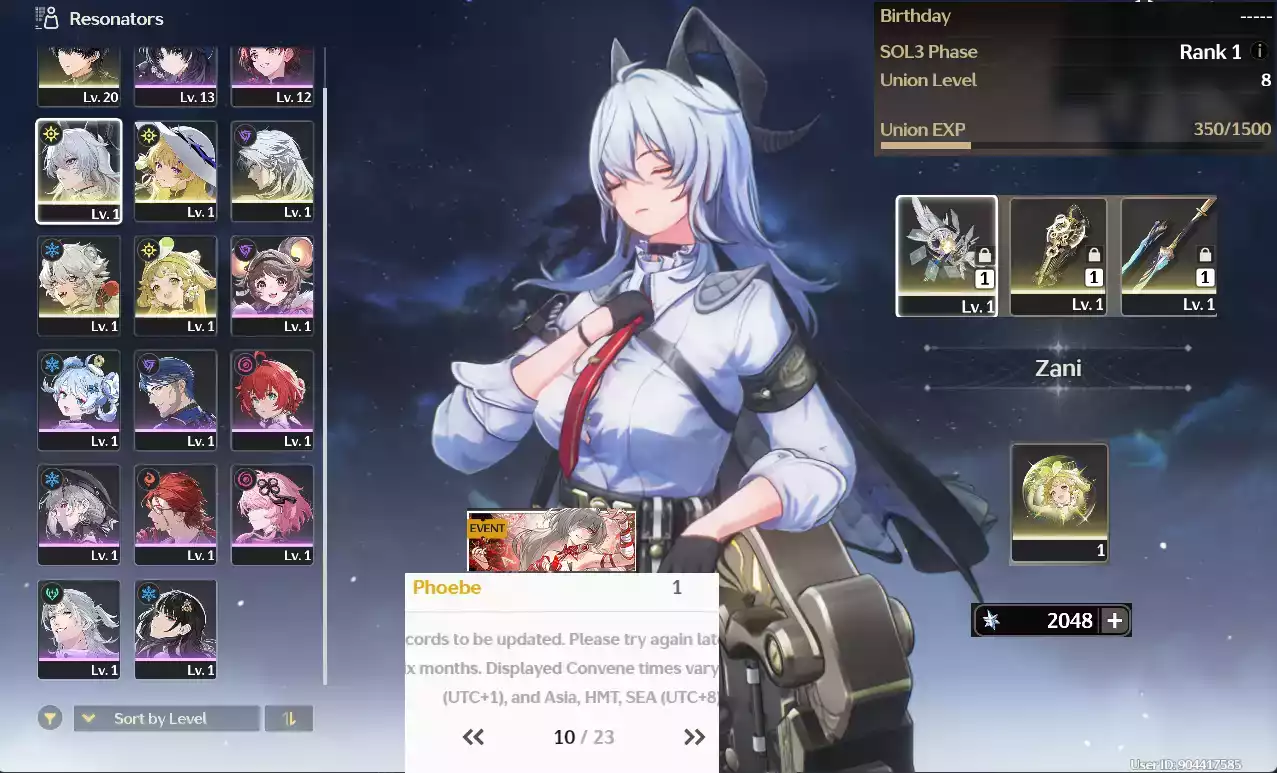1277x773 pixels.
Task: Select the golden rectifier weapon slot
Action: tap(1058, 256)
